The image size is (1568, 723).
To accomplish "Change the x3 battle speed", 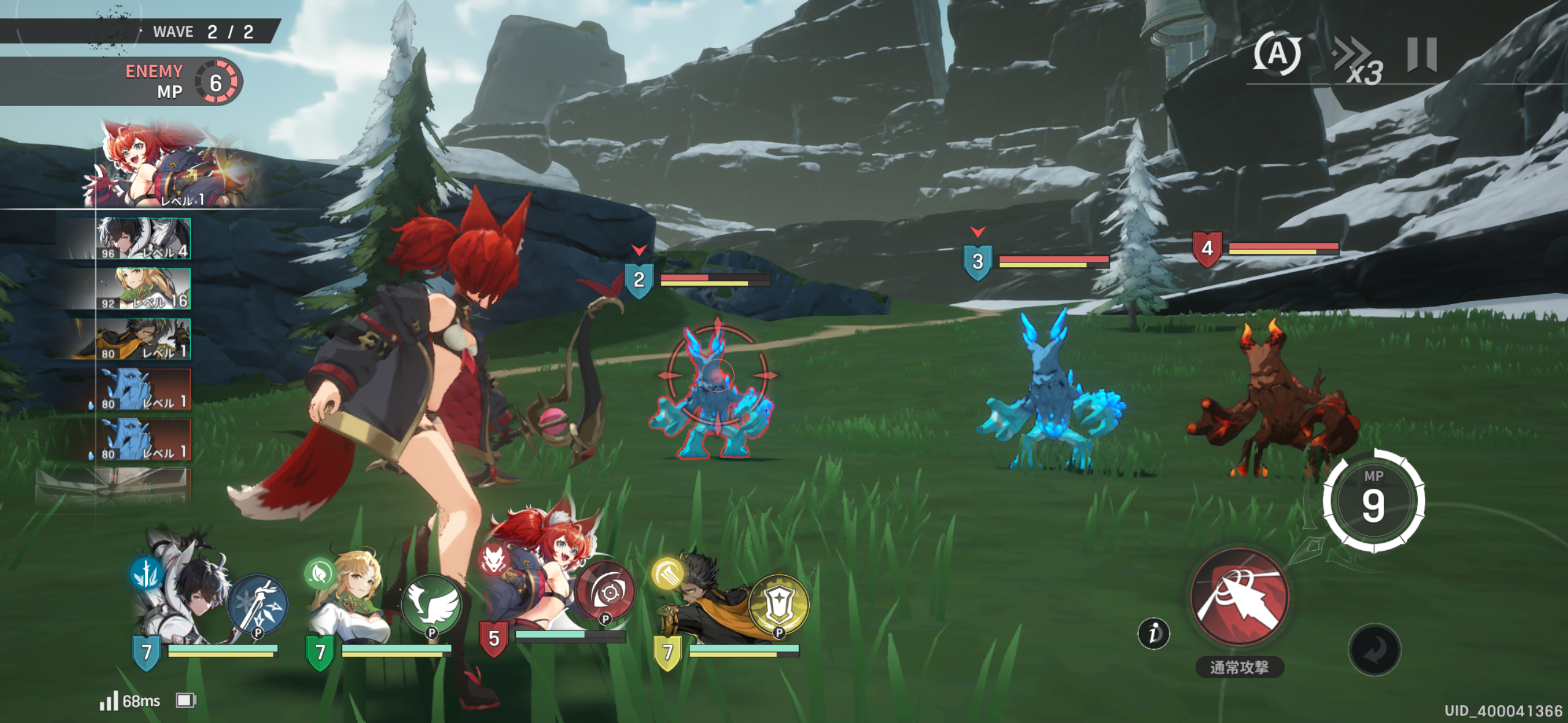I will point(1358,61).
